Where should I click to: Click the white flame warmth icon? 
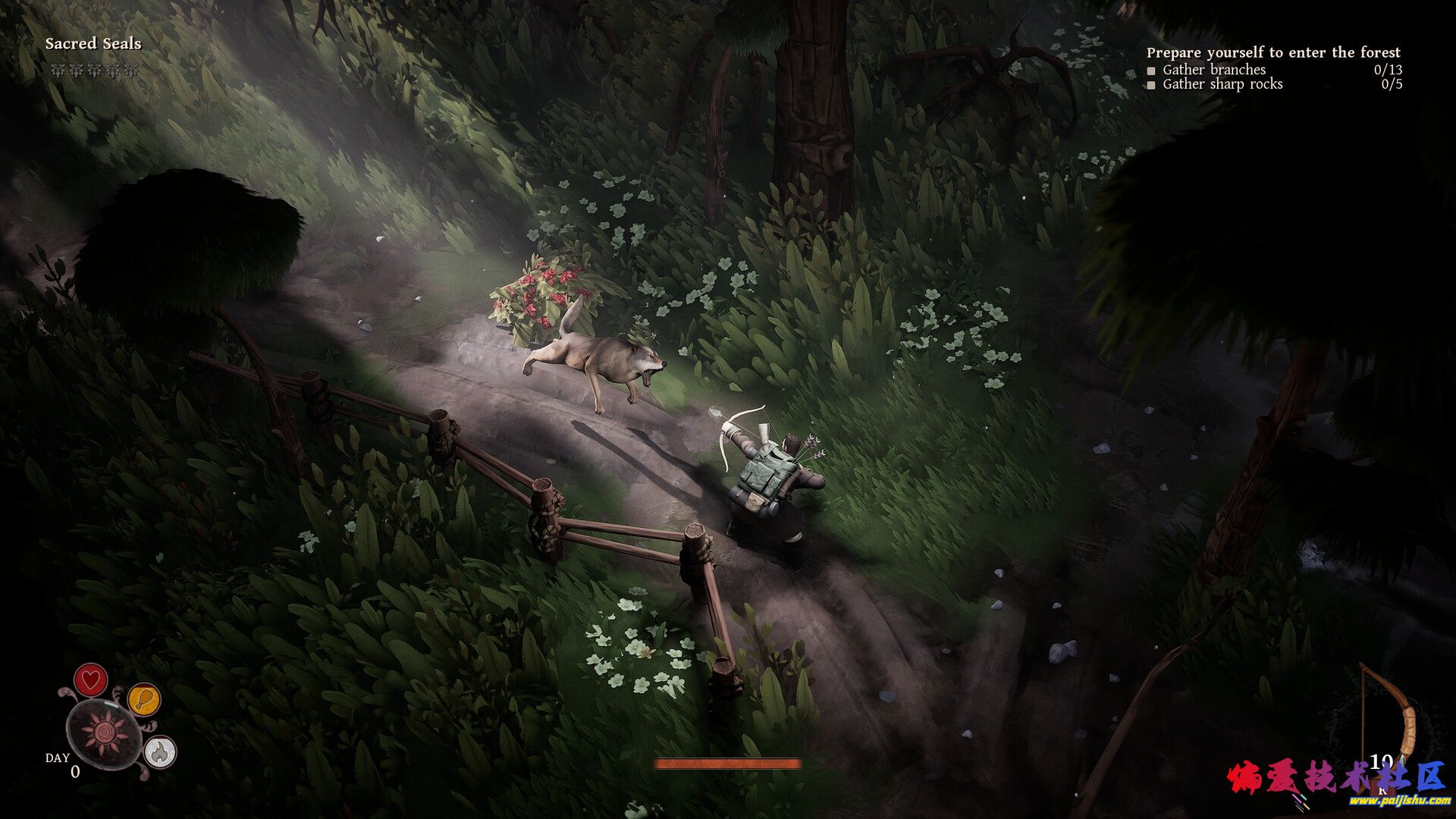pos(160,752)
